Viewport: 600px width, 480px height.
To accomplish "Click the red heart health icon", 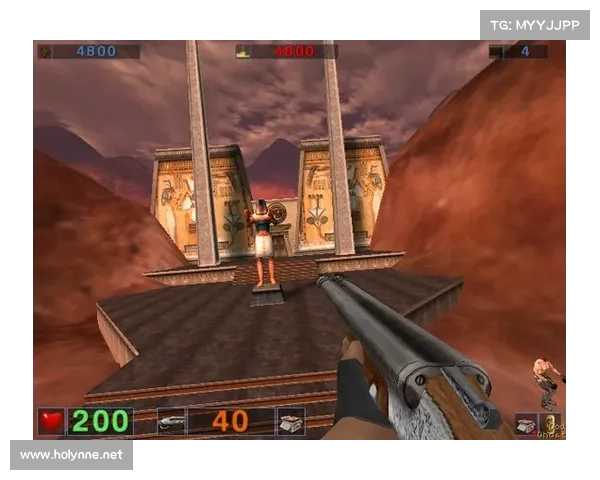I will 51,421.
